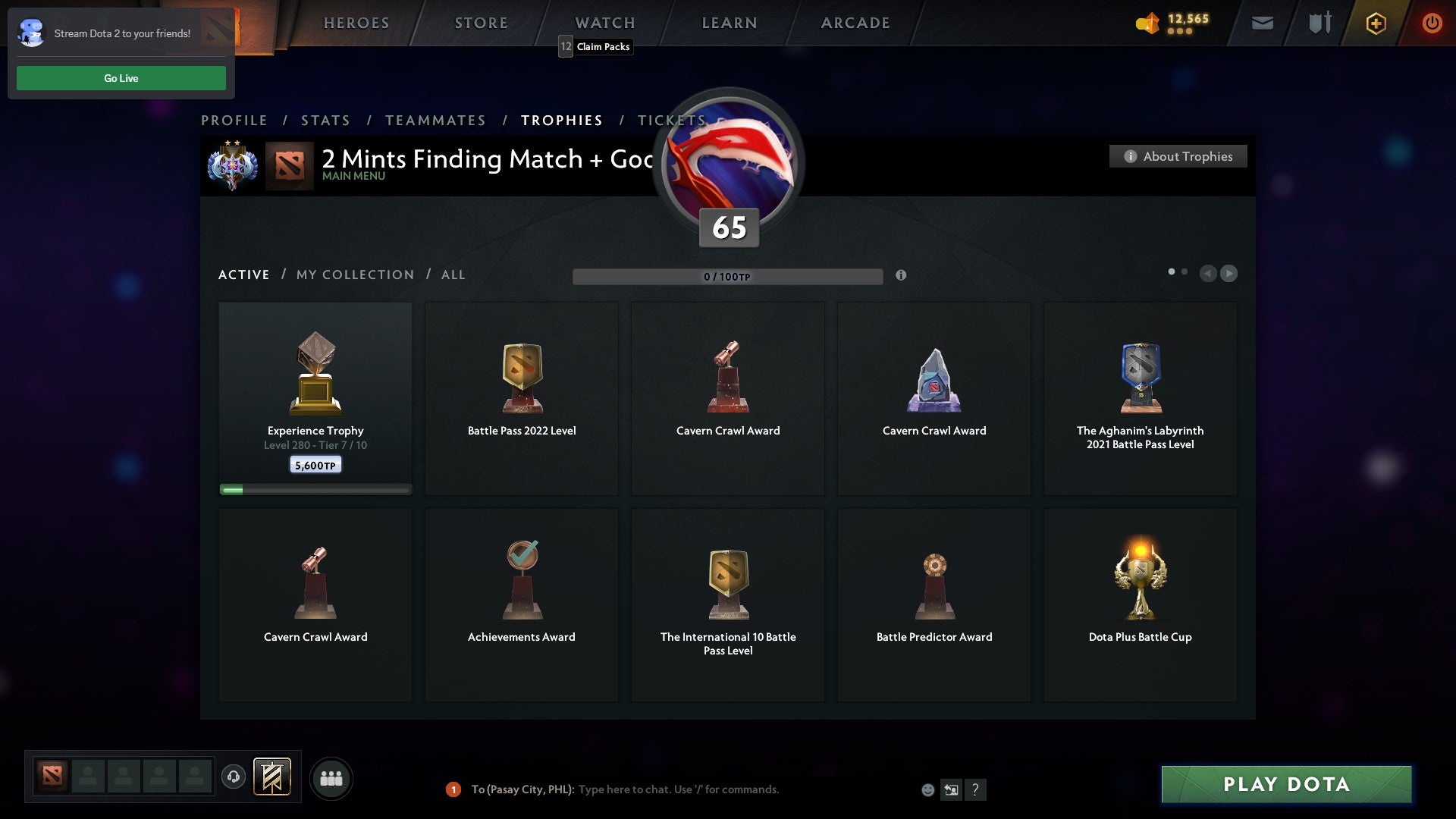Screen dimensions: 1456x819
Task: Open About Trophies information
Action: [x=1178, y=156]
